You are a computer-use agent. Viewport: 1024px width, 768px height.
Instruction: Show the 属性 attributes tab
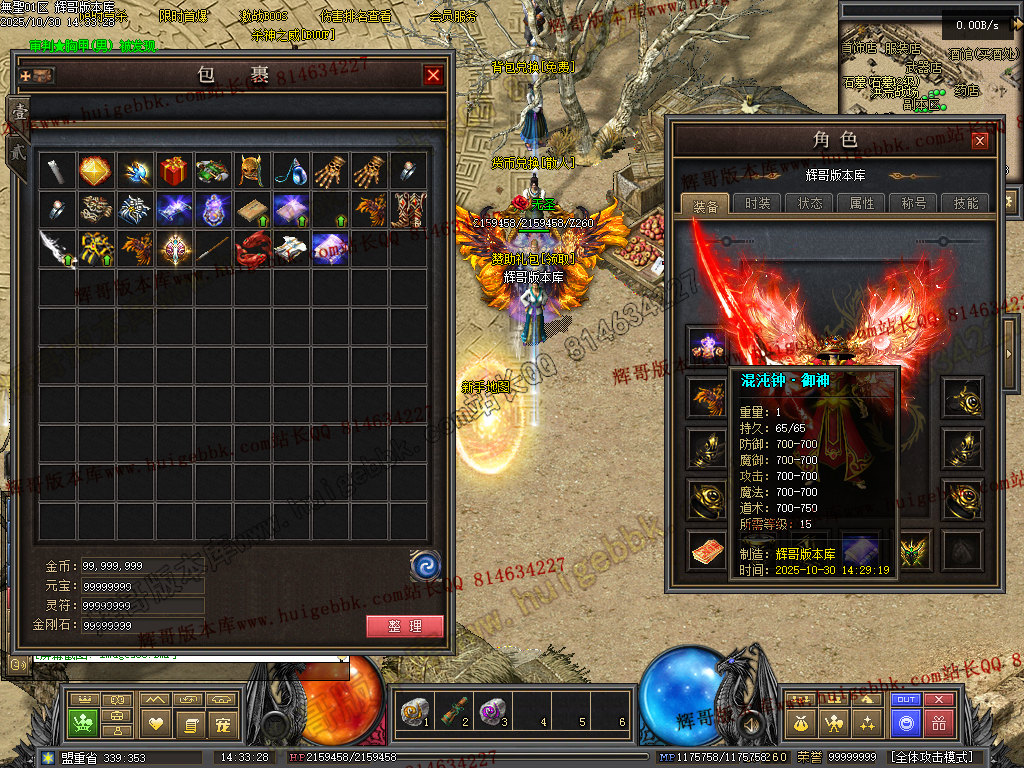click(862, 203)
